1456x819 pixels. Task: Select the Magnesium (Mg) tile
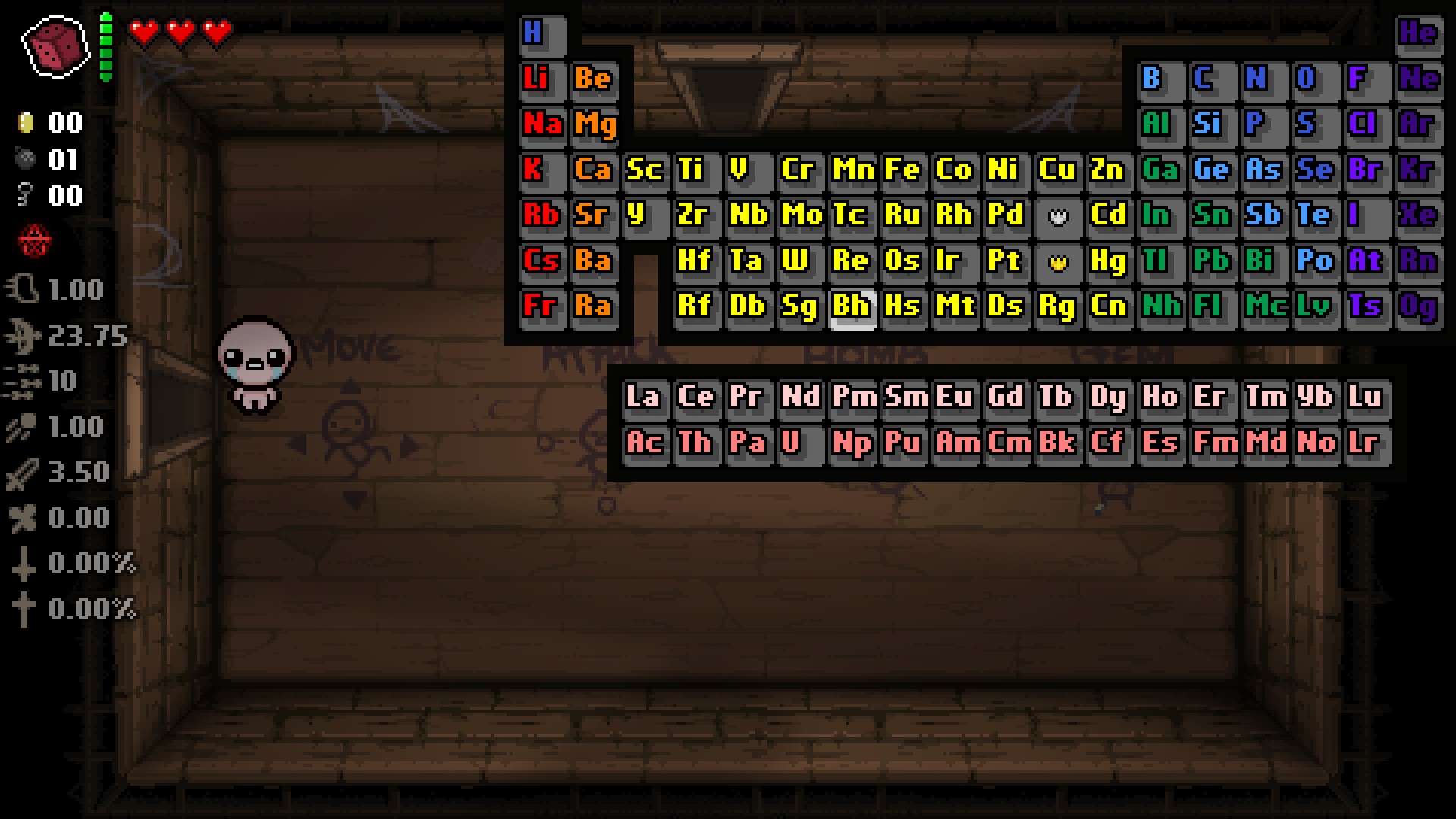click(594, 125)
